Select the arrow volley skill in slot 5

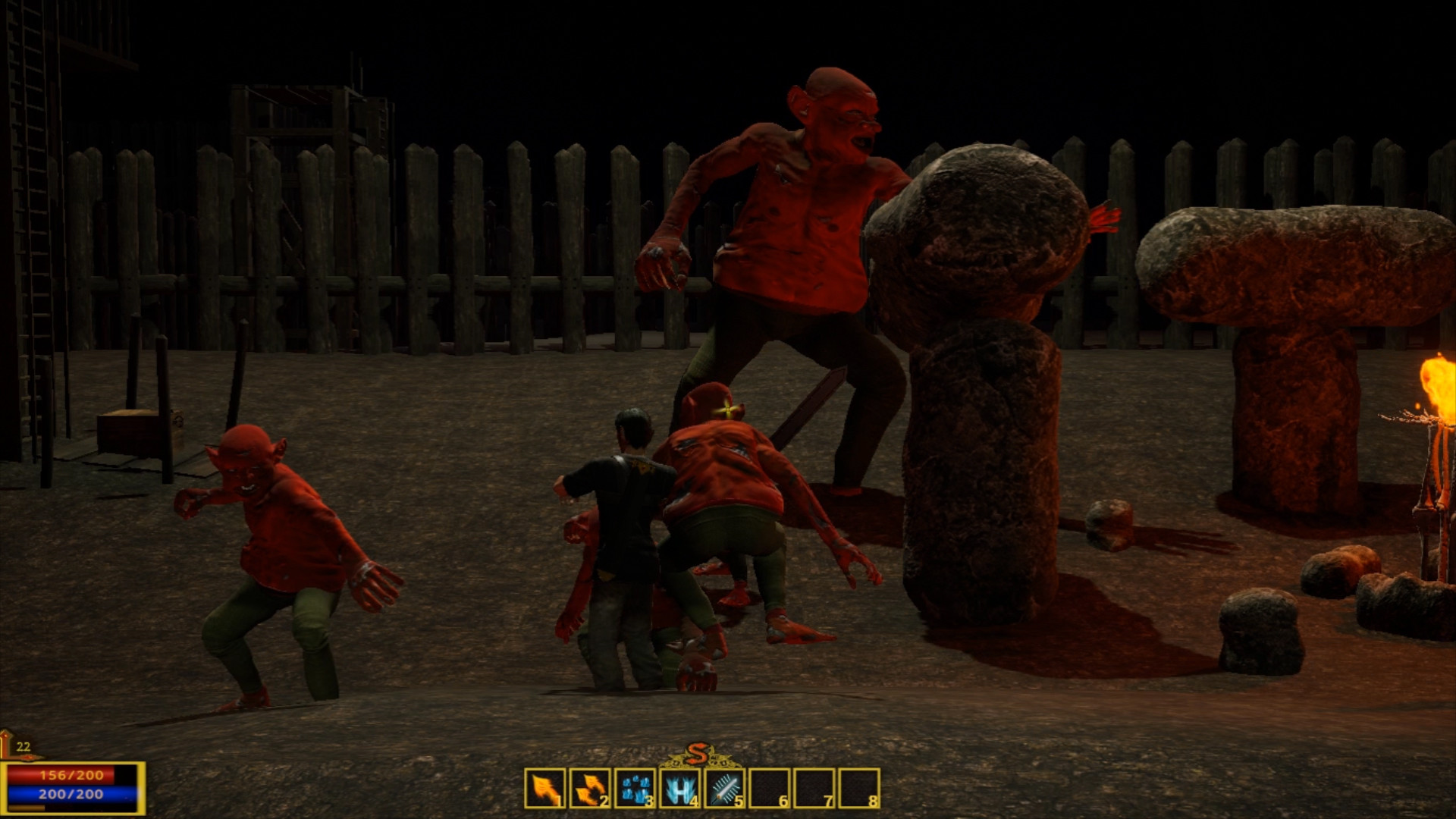[724, 789]
